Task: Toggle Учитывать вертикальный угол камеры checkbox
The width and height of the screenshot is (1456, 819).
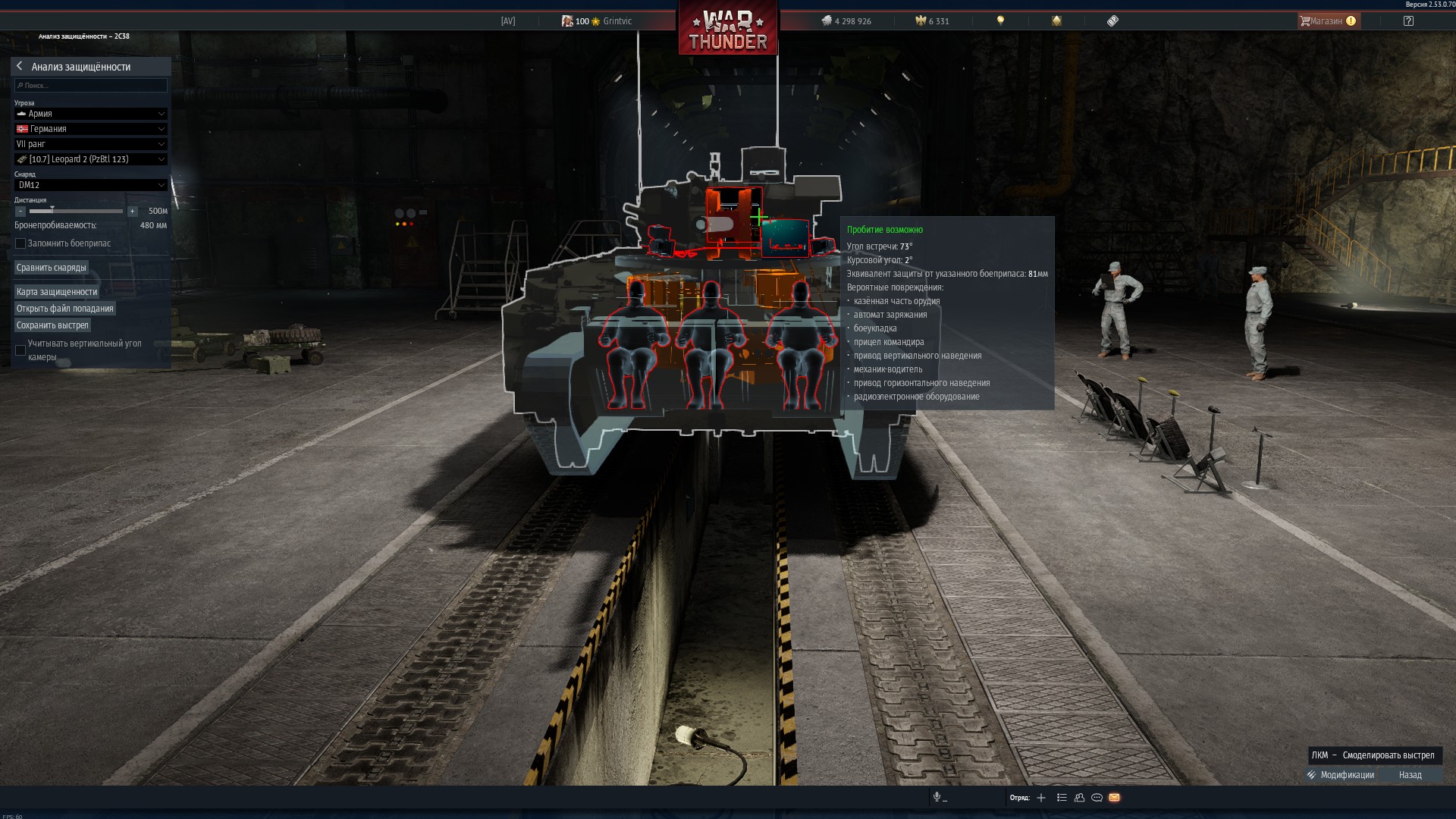Action: 20,350
